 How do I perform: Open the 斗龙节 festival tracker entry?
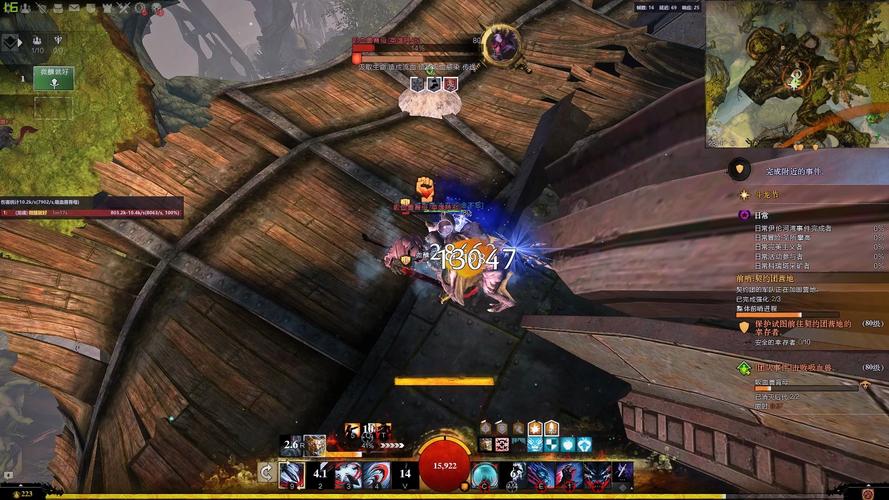(x=765, y=194)
